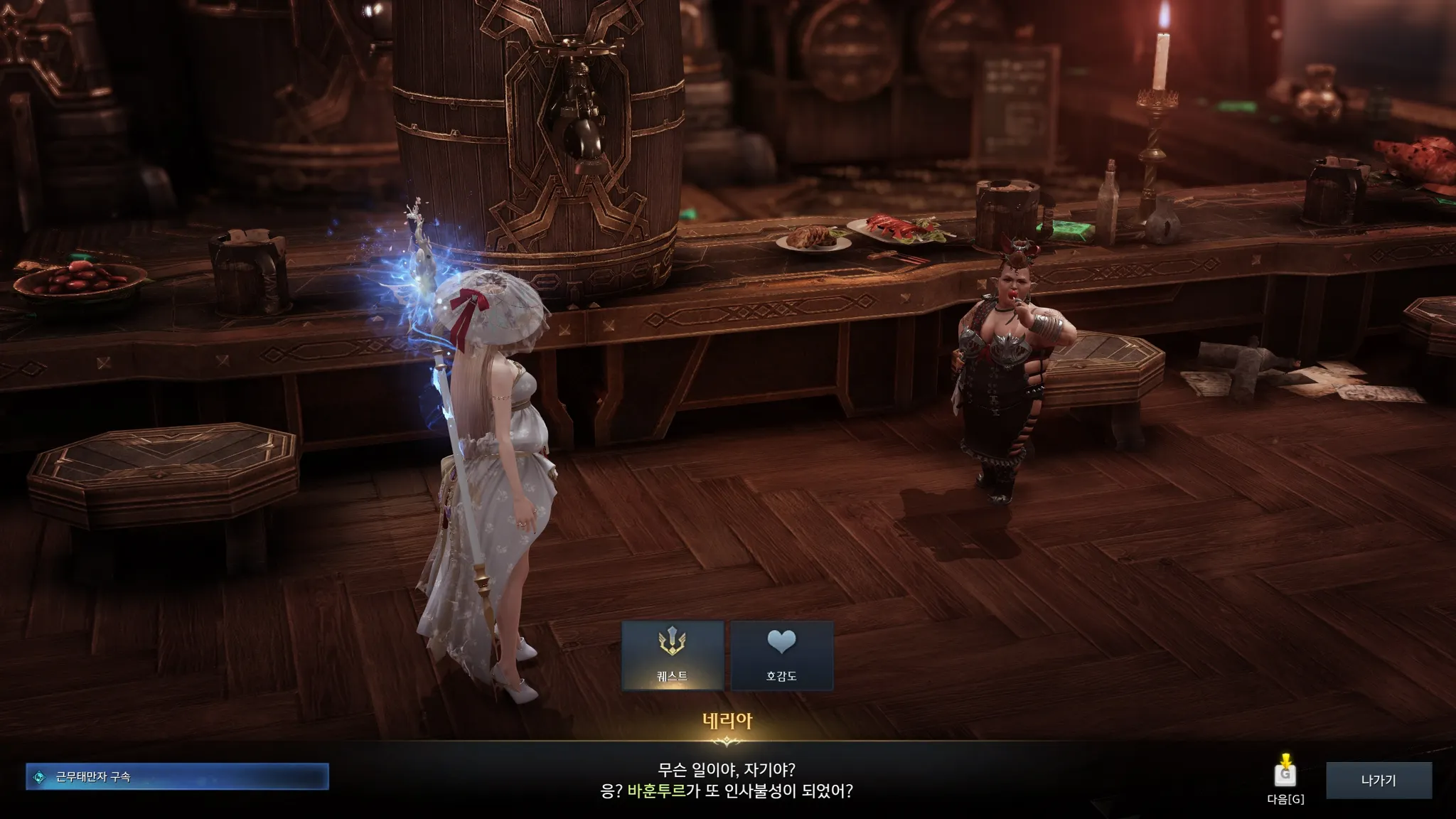The height and width of the screenshot is (819, 1456).
Task: Open the 퀘스트 (Quest) dialogue option
Action: 673,655
